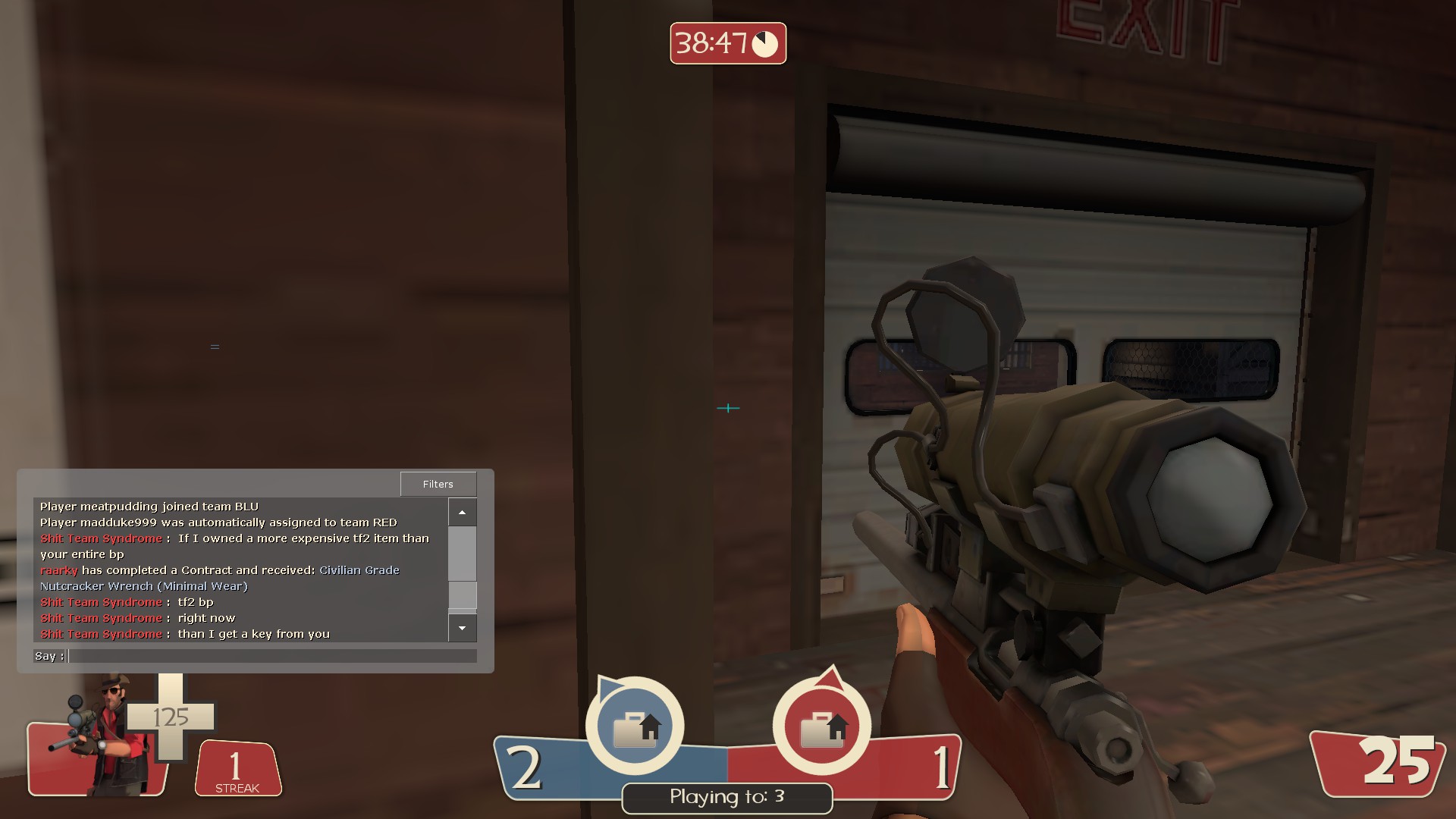Click the chat scroll down arrow
This screenshot has width=1456, height=819.
point(462,628)
